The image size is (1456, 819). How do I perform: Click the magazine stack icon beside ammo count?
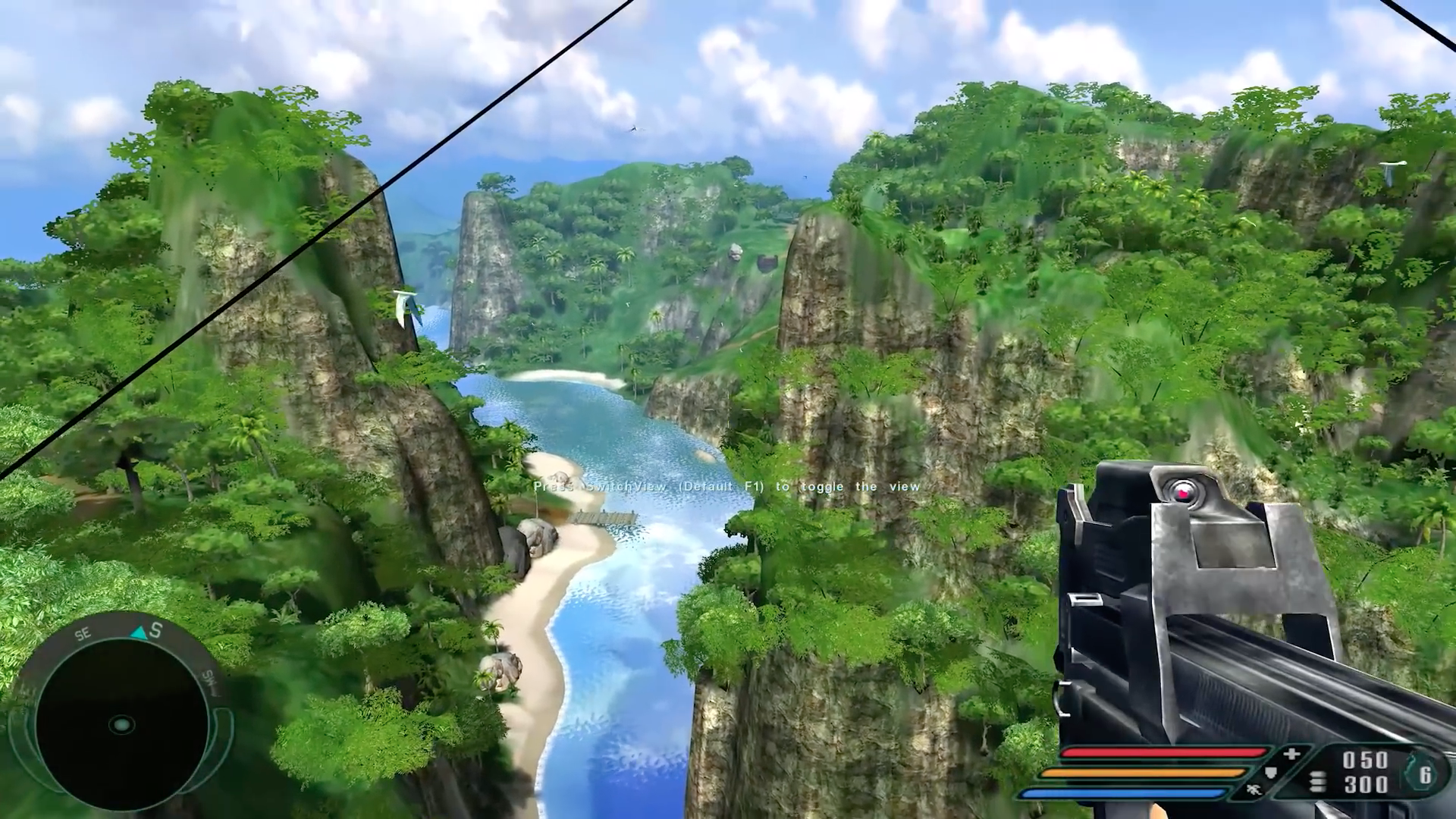pyautogui.click(x=1319, y=780)
